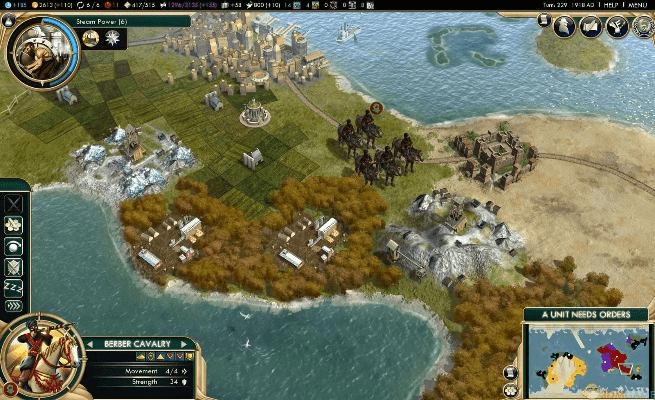Open the HELP Civilopedia link
This screenshot has width=655, height=400.
tap(609, 5)
